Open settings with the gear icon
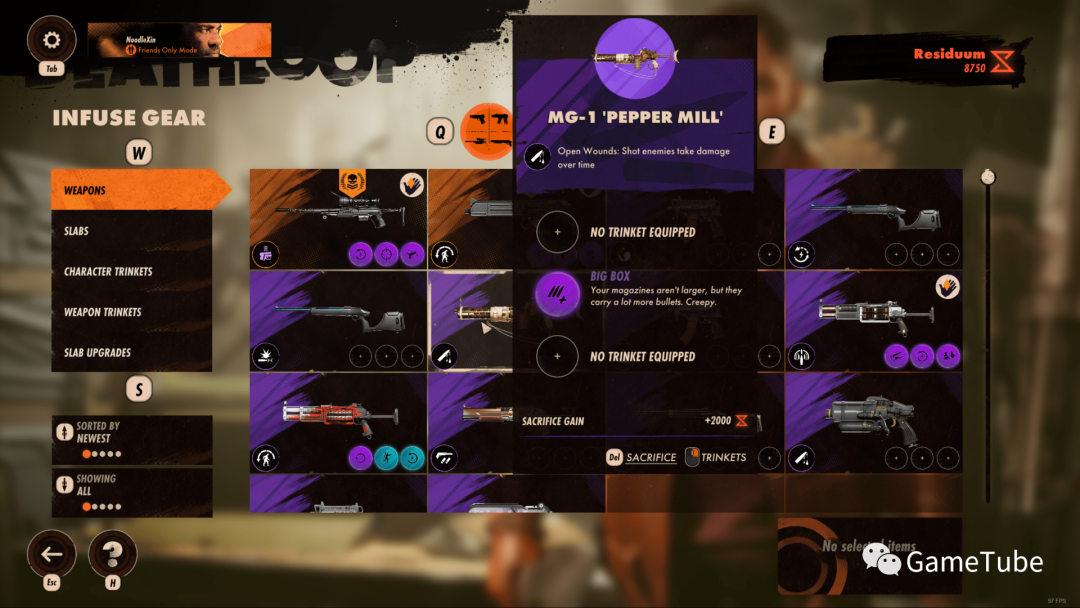This screenshot has height=608, width=1080. click(x=52, y=40)
